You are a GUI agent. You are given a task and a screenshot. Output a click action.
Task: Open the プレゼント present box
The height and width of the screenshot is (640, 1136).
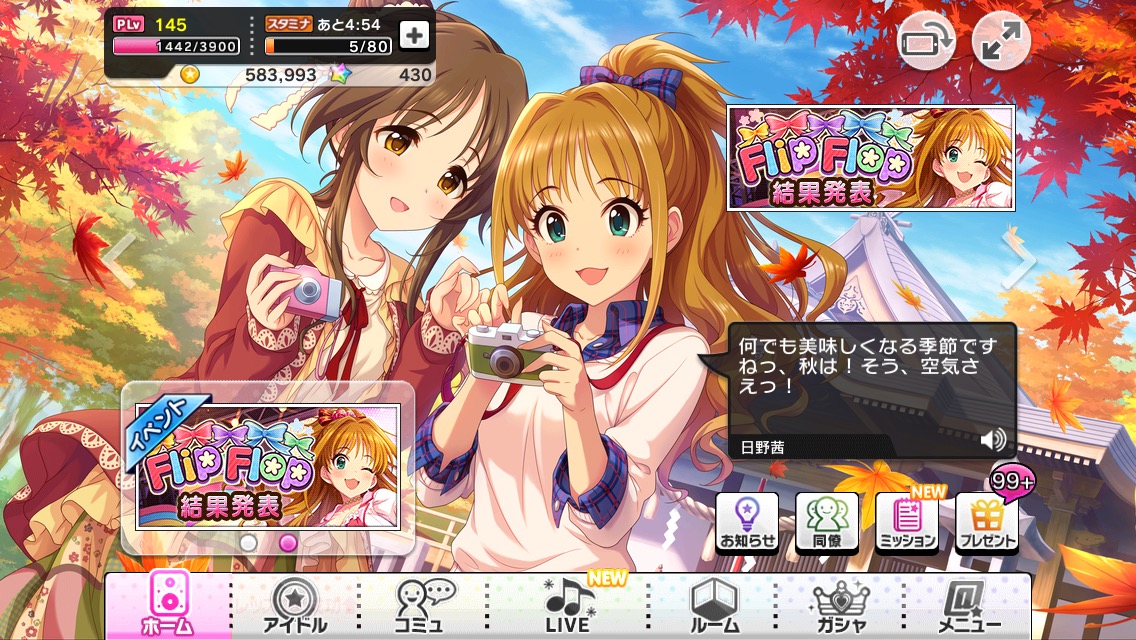987,522
